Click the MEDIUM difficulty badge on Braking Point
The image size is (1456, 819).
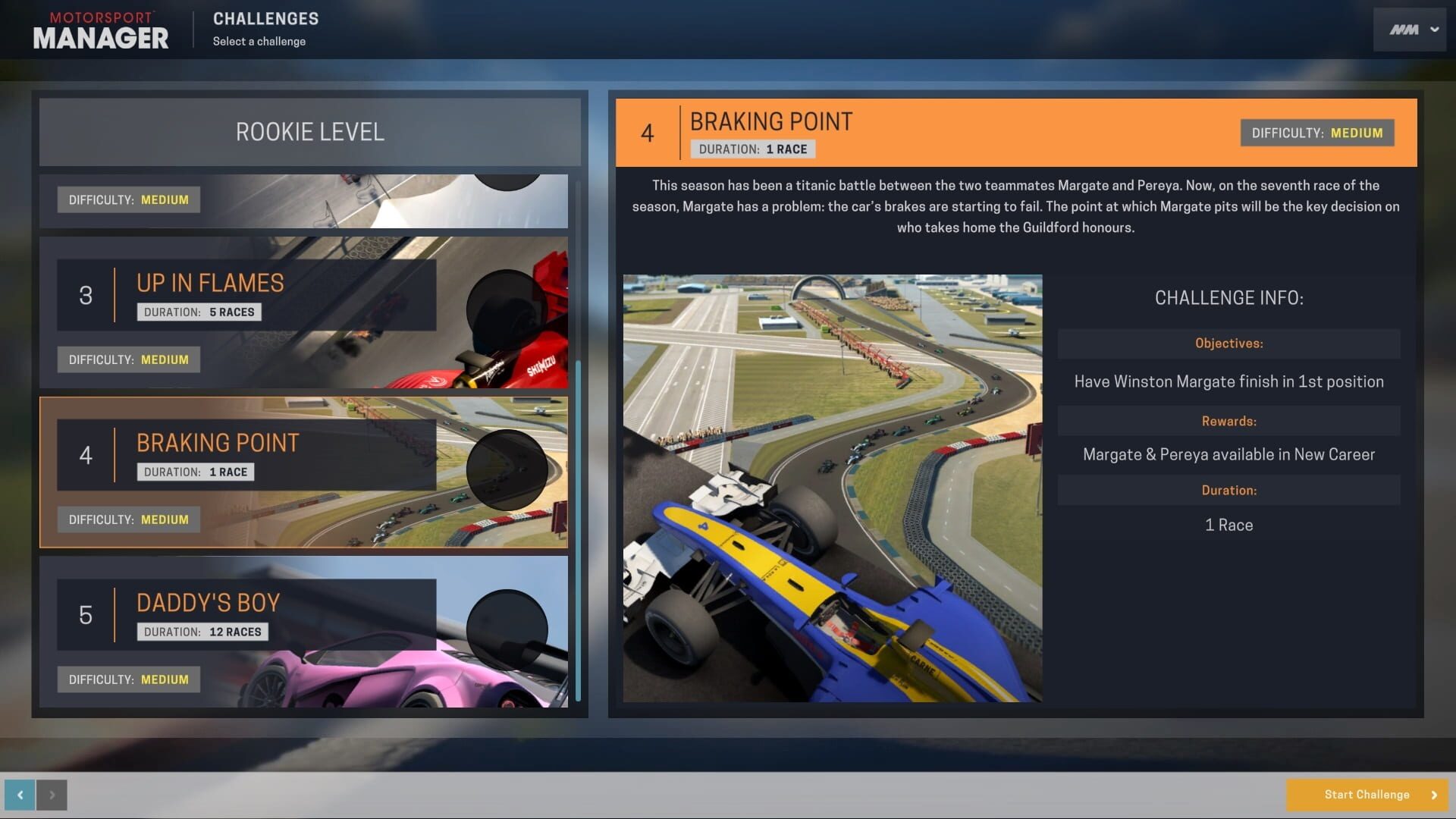tap(128, 519)
